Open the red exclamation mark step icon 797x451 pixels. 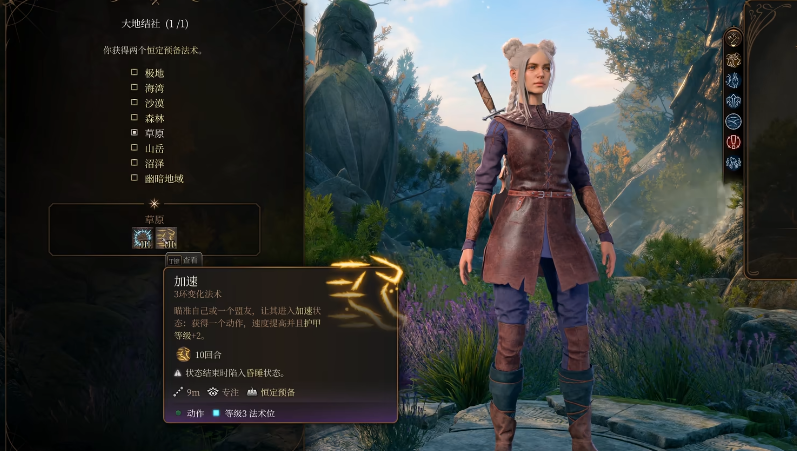[x=734, y=142]
